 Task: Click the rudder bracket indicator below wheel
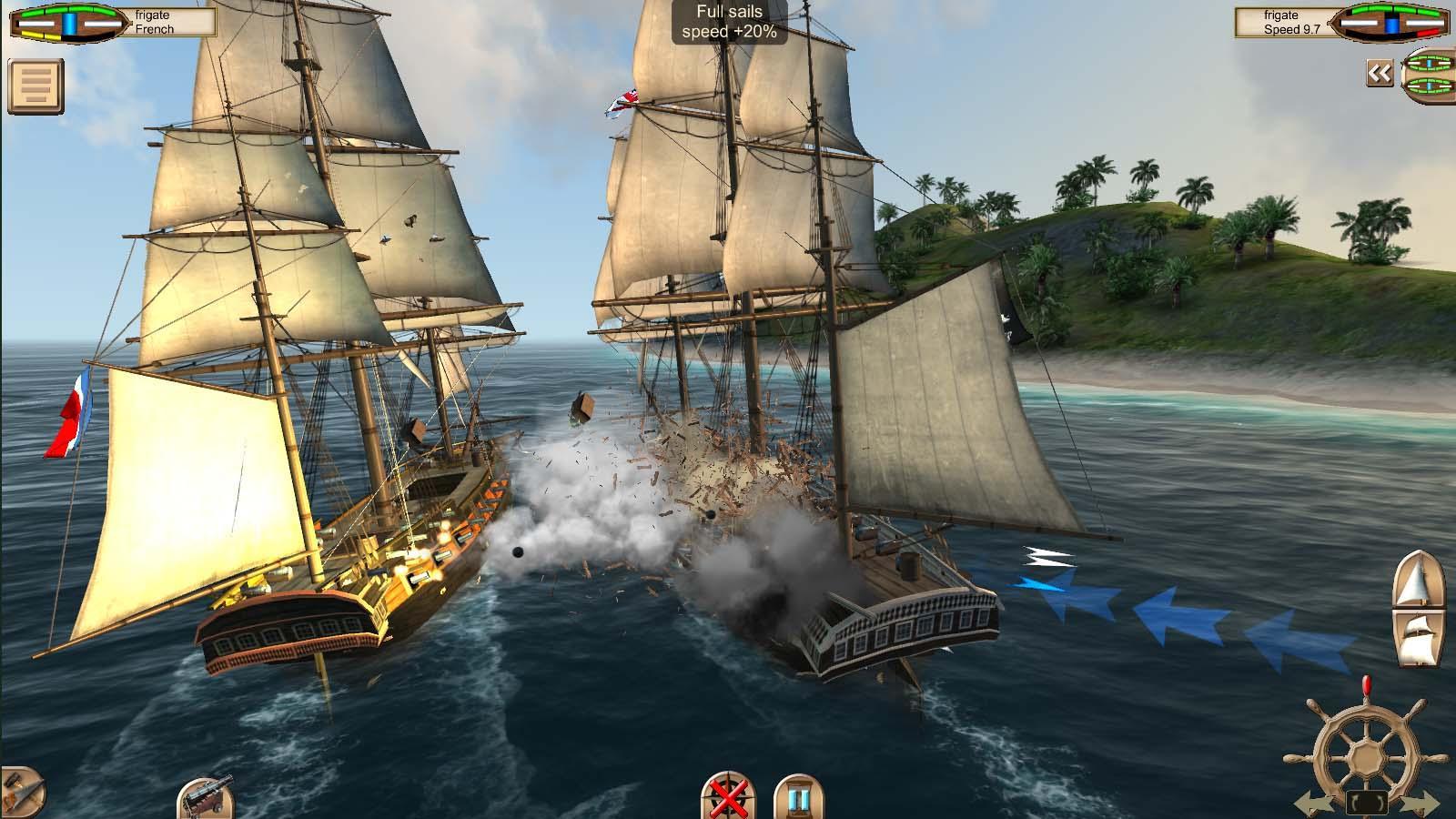pos(1367,801)
